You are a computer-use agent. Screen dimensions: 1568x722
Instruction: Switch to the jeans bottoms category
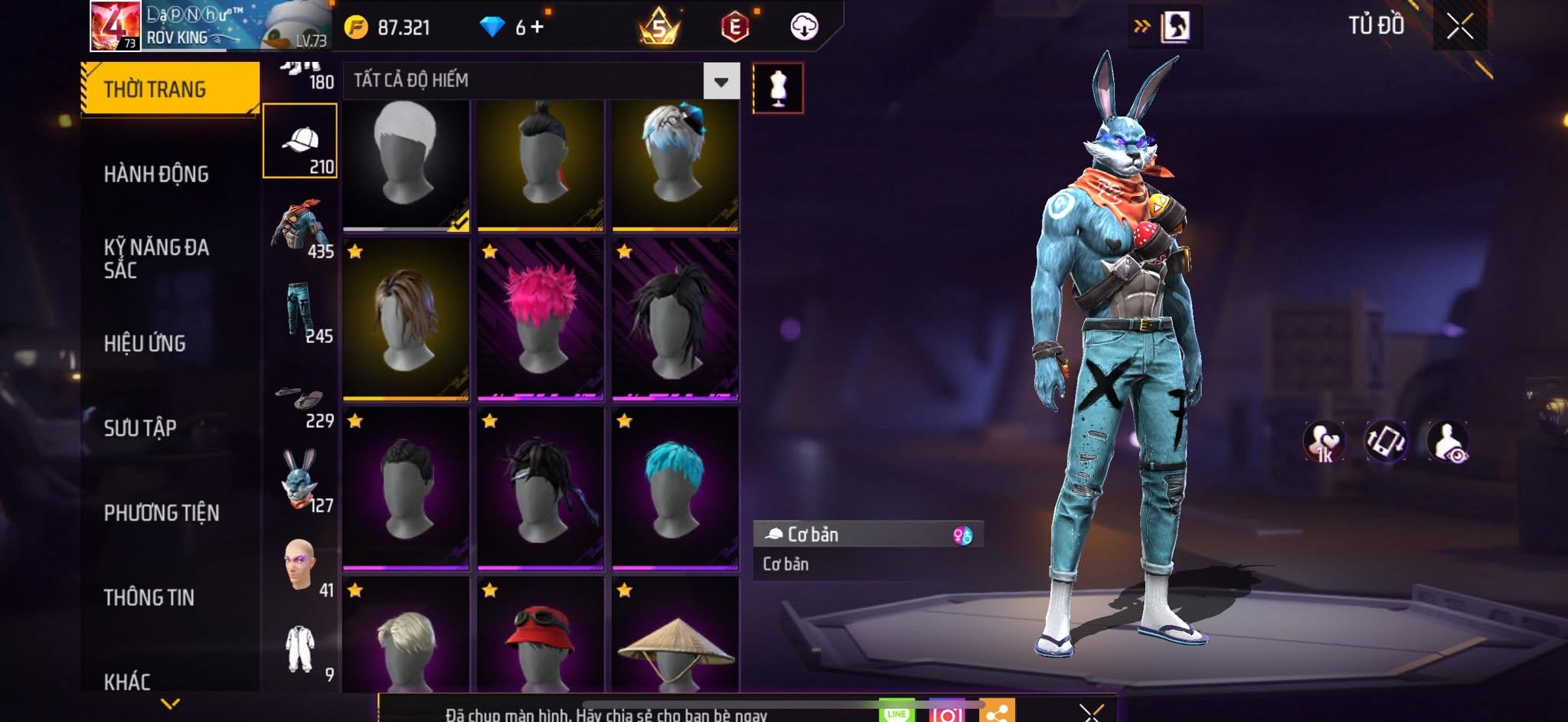click(300, 311)
